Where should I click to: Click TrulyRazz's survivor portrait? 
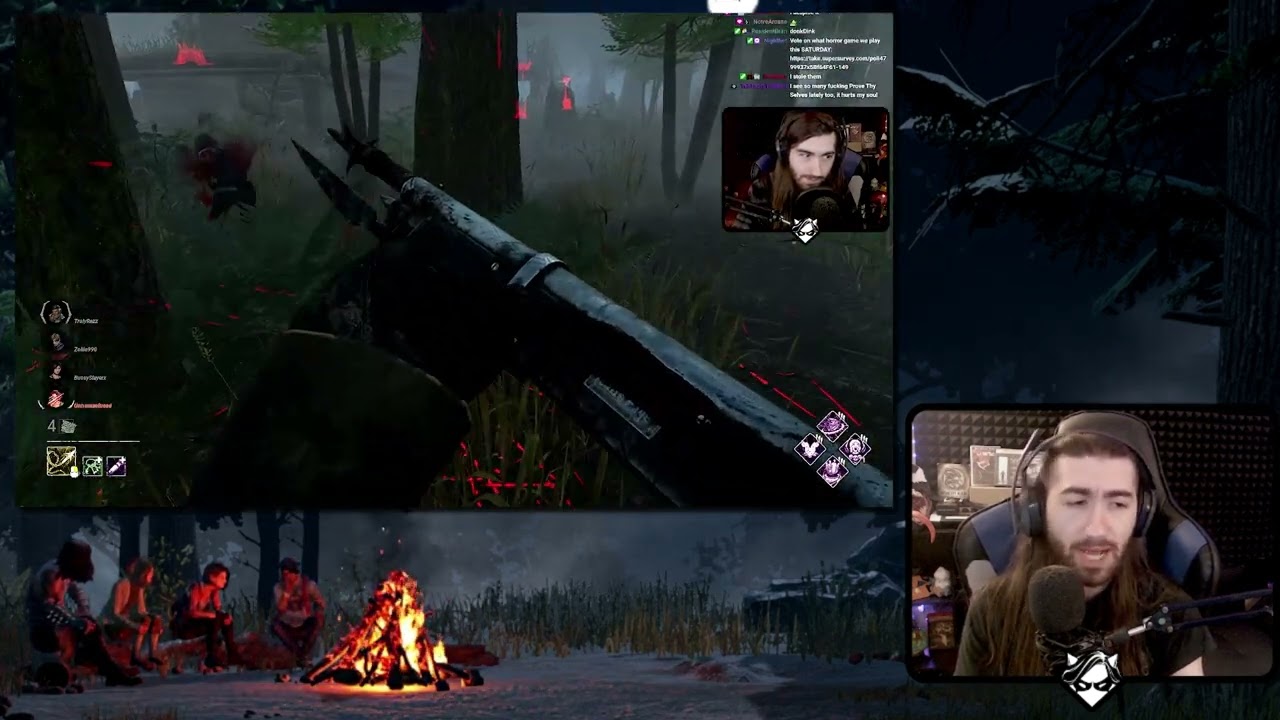point(56,312)
